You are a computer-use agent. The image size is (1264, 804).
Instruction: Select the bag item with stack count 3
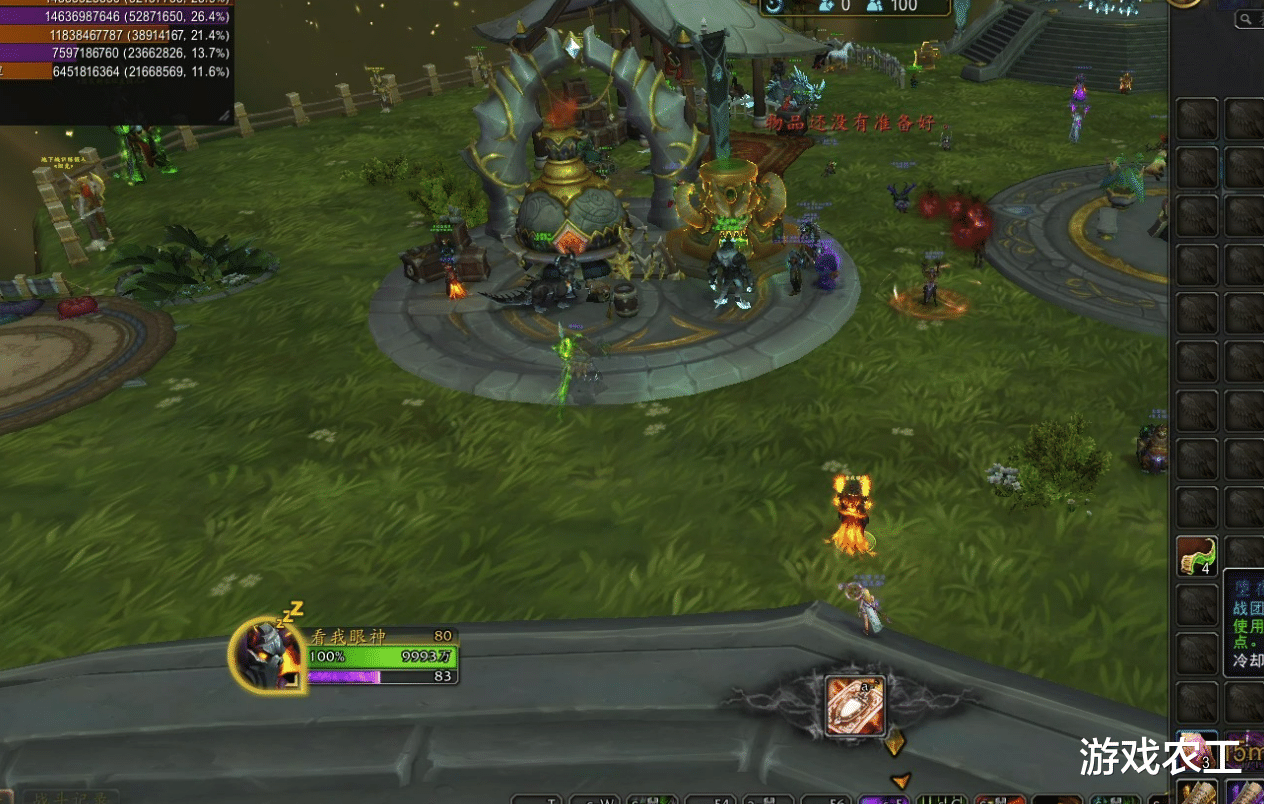(1197, 752)
